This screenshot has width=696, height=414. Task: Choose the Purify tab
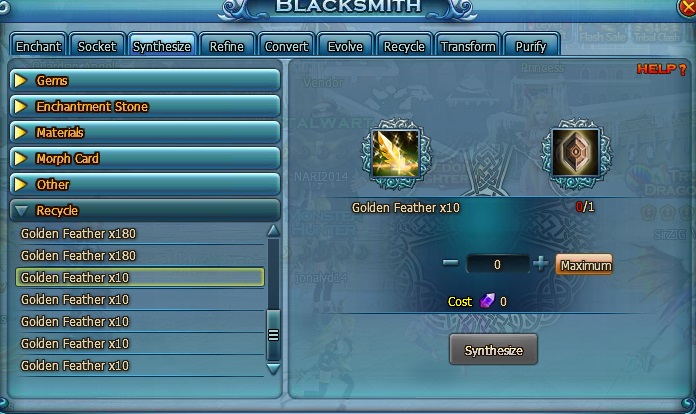(530, 46)
